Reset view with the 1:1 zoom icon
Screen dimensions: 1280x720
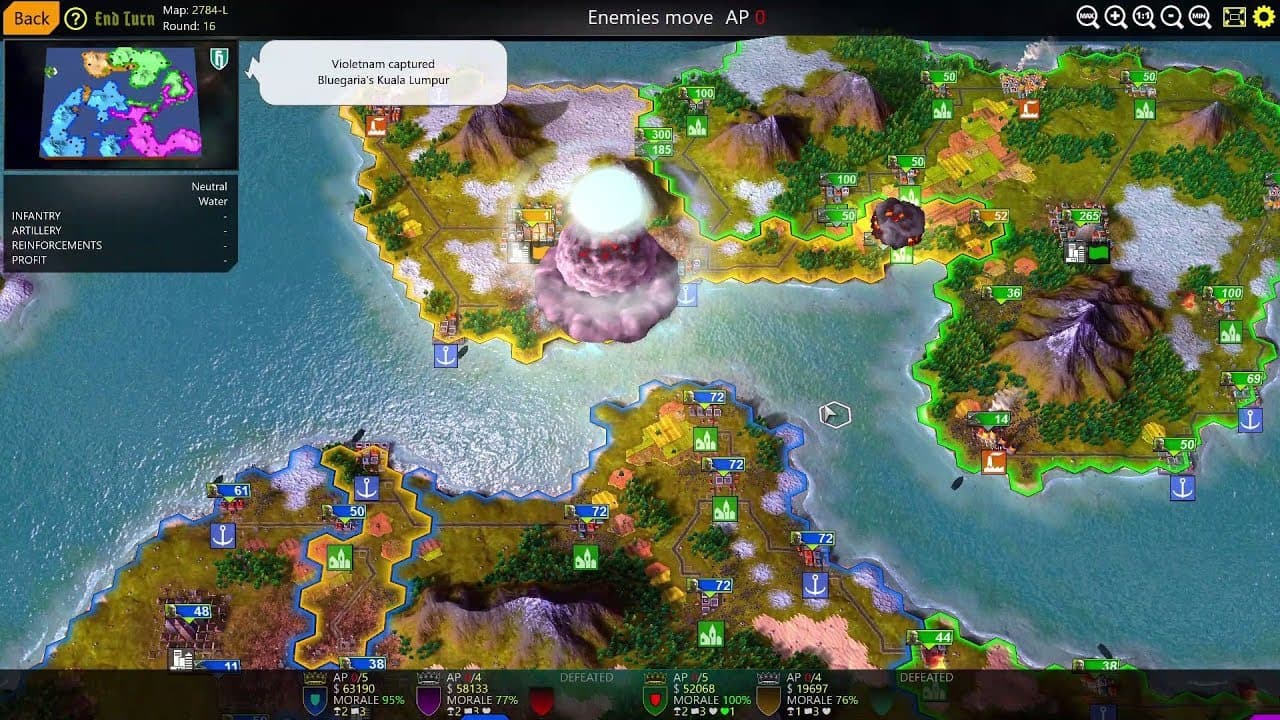pyautogui.click(x=1142, y=16)
